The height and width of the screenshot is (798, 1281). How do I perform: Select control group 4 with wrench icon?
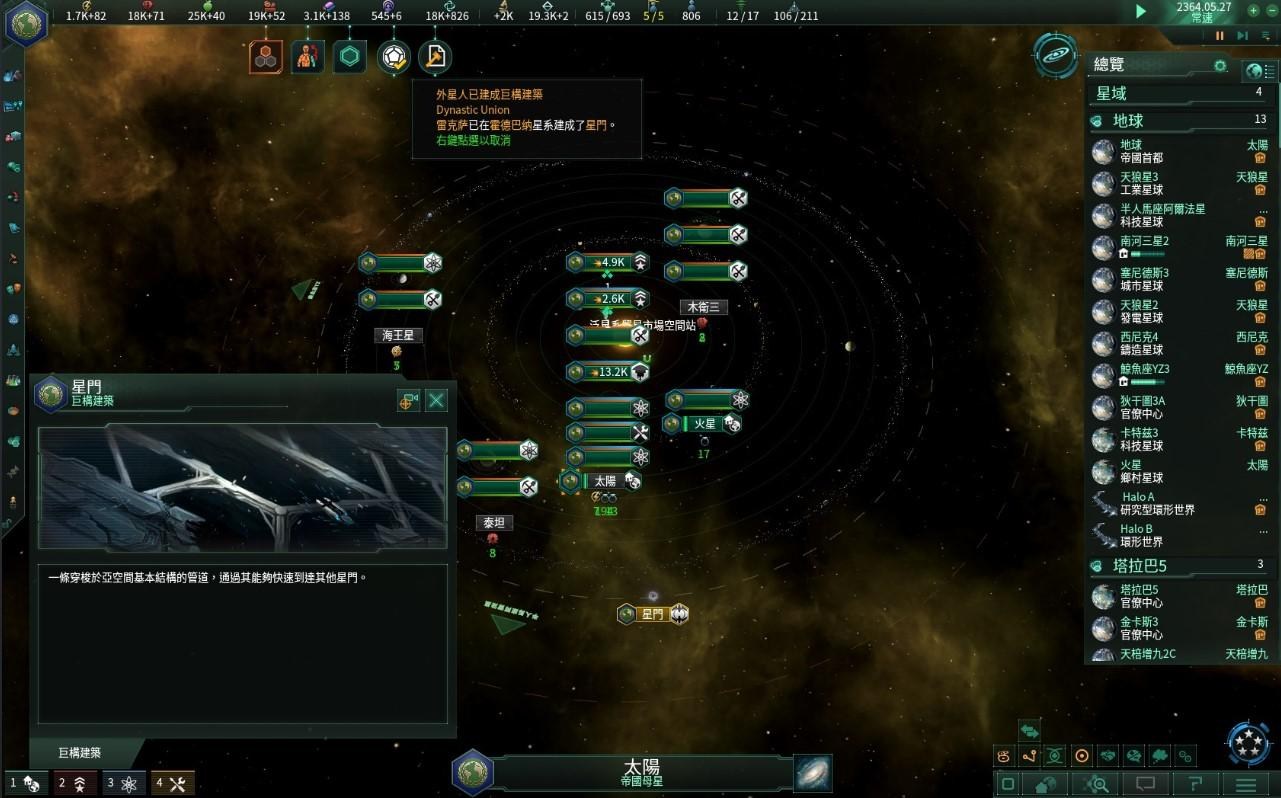click(173, 783)
